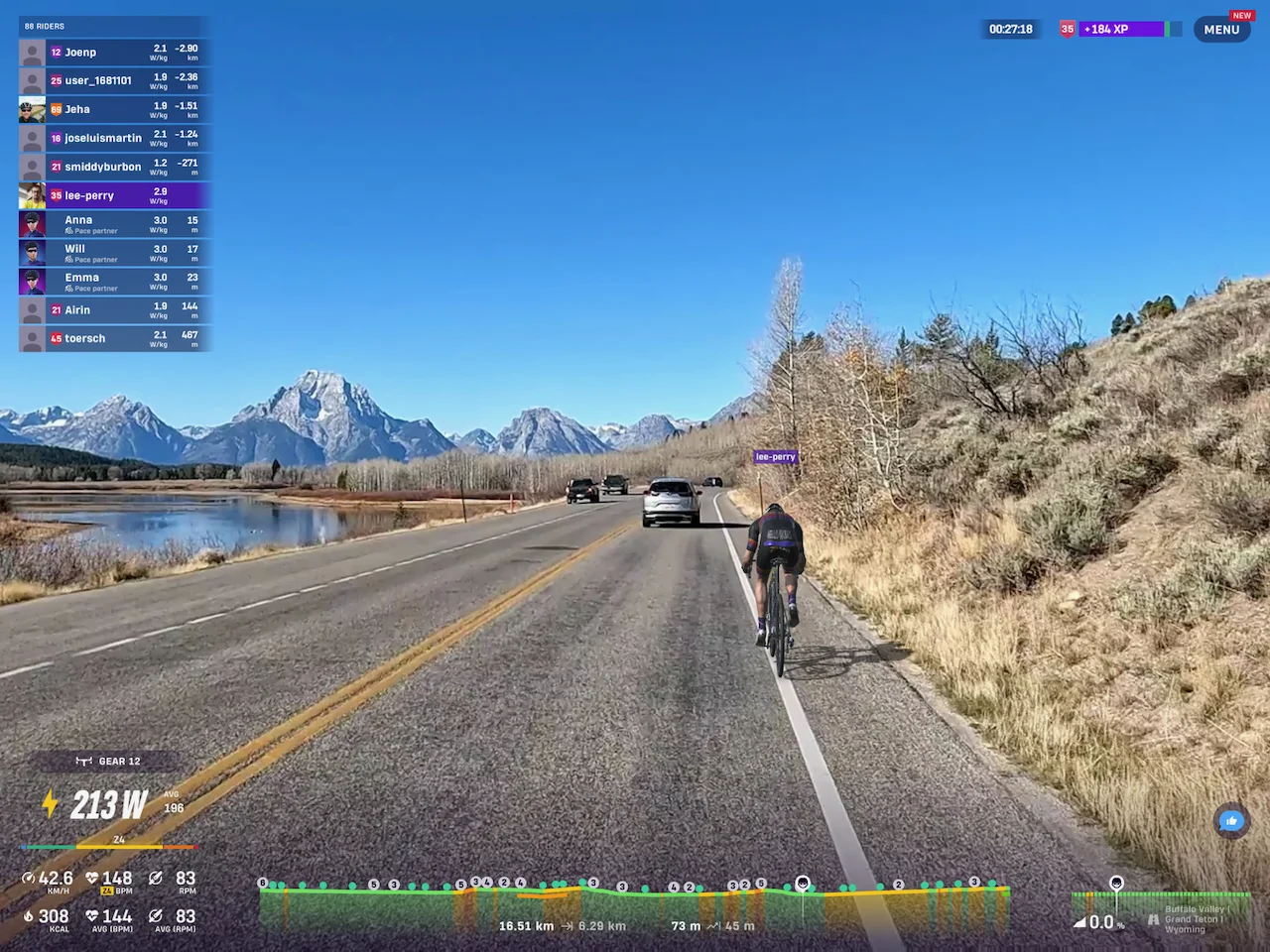Select rider user_1681101 in the list

click(114, 81)
